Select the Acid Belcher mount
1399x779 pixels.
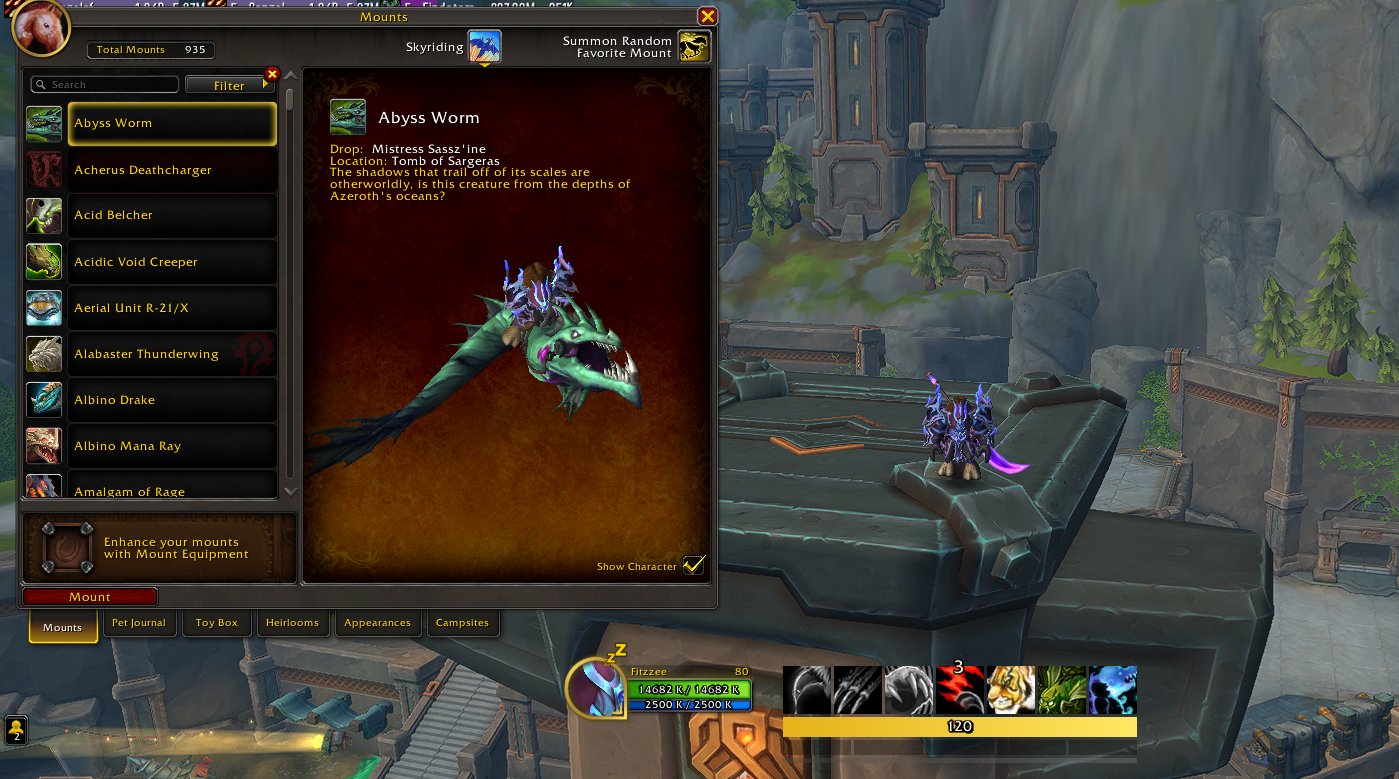172,215
